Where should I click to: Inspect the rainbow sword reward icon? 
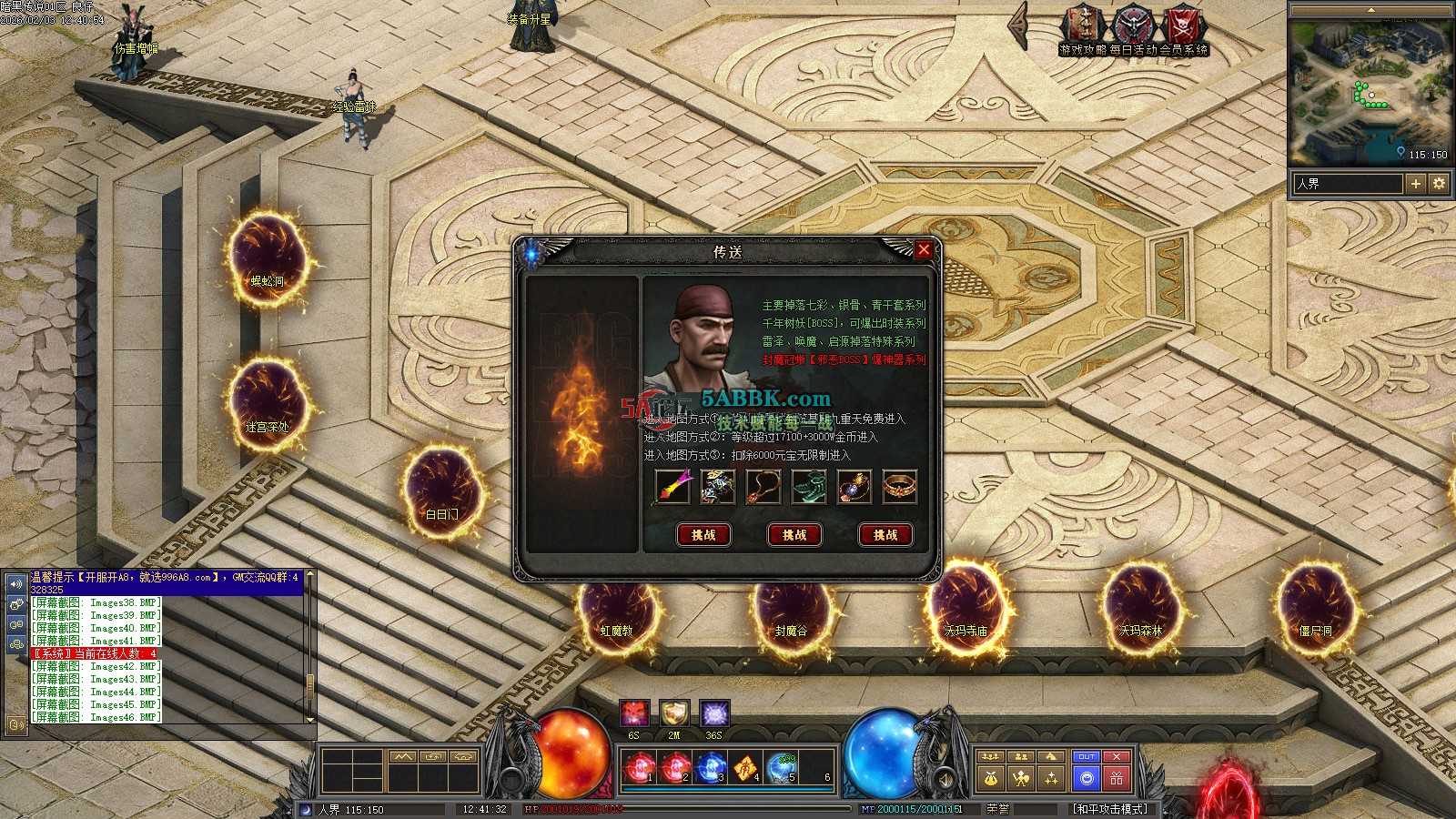pyautogui.click(x=672, y=487)
